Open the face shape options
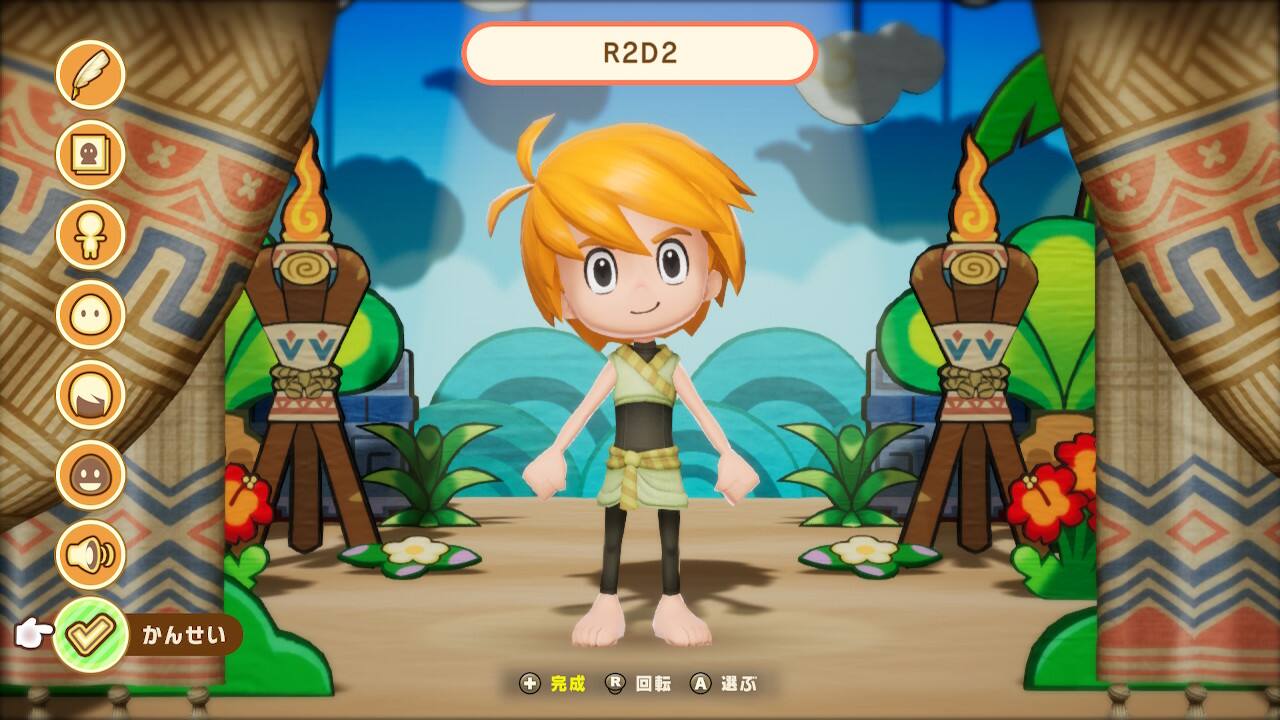This screenshot has width=1280, height=720. [90, 314]
